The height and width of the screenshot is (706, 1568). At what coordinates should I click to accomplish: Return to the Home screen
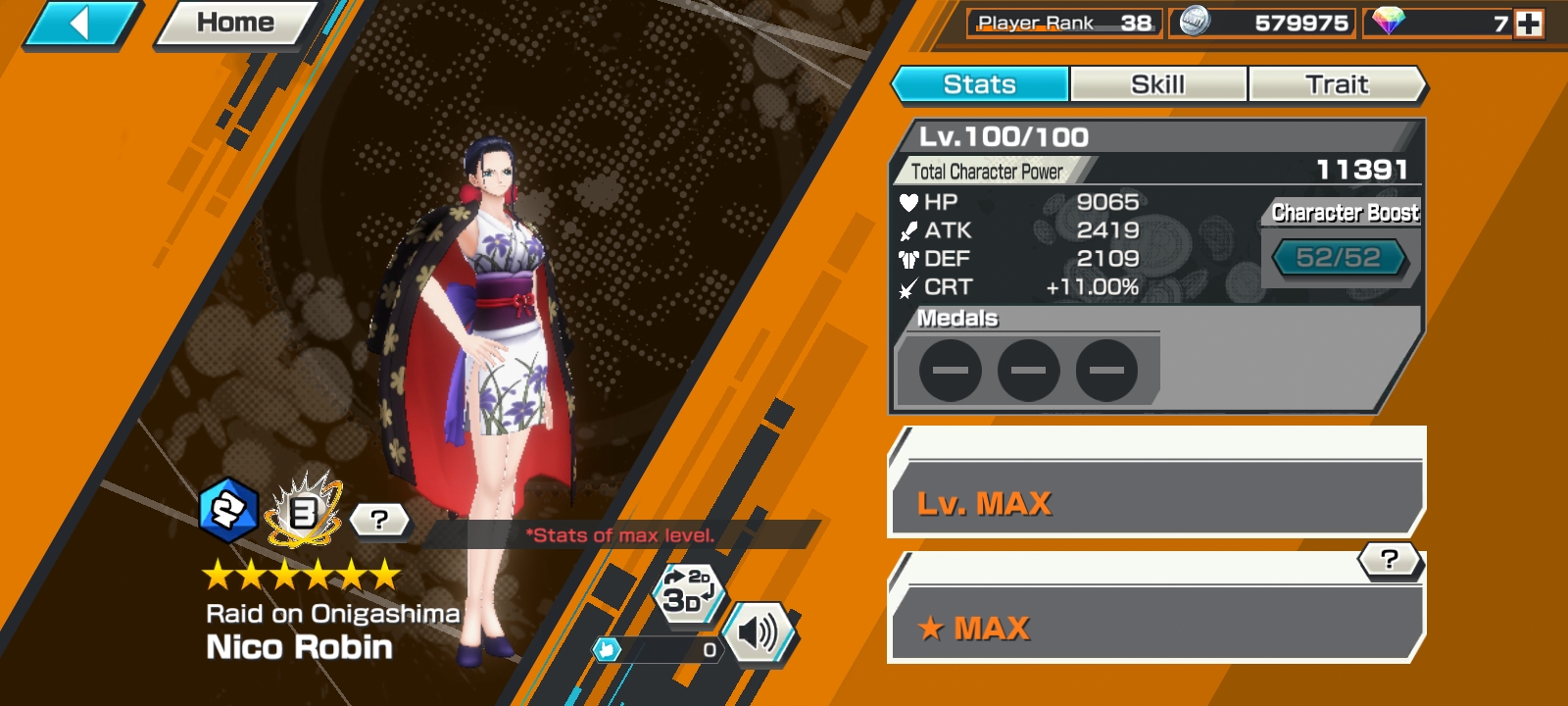(235, 24)
